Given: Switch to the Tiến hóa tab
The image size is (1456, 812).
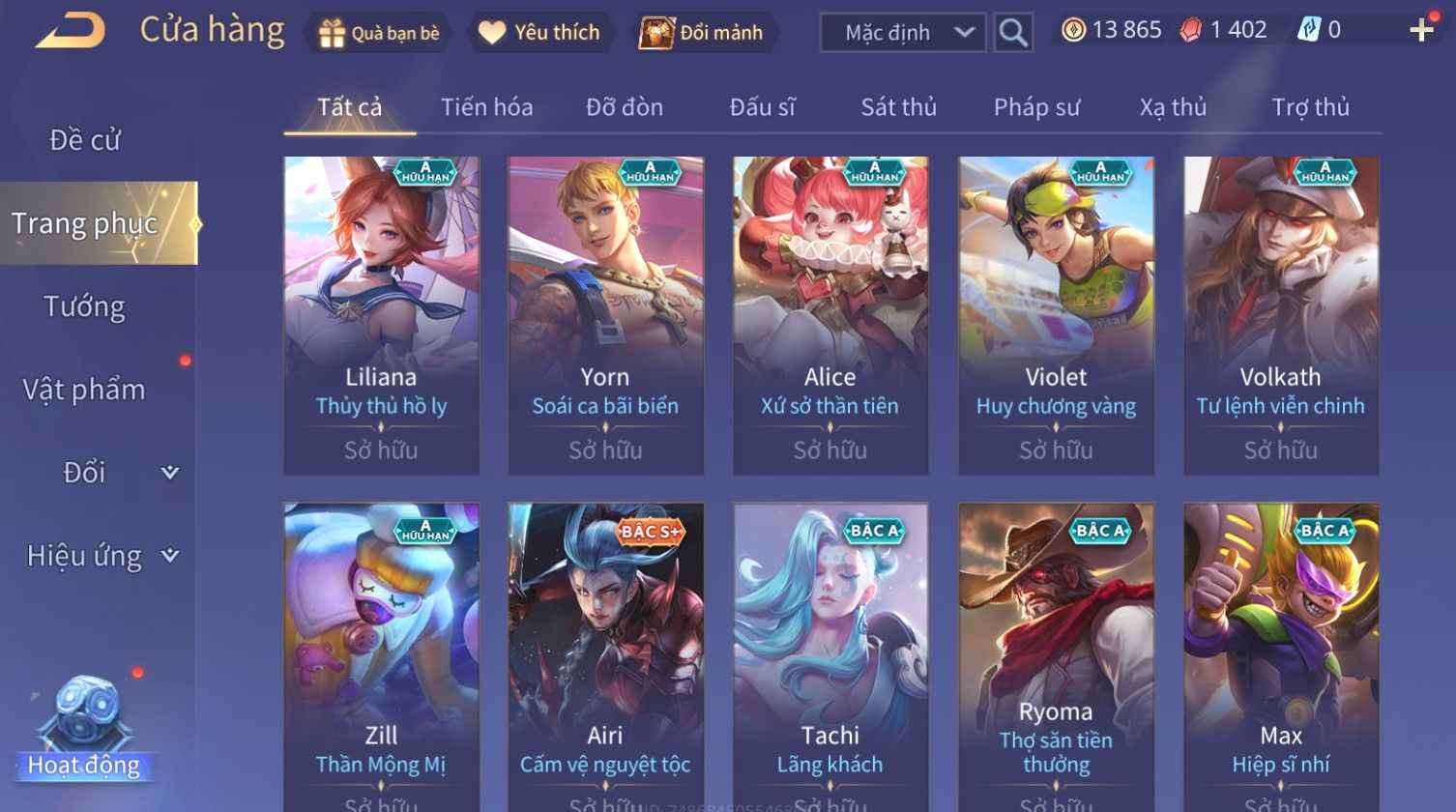Looking at the screenshot, I should coord(486,107).
